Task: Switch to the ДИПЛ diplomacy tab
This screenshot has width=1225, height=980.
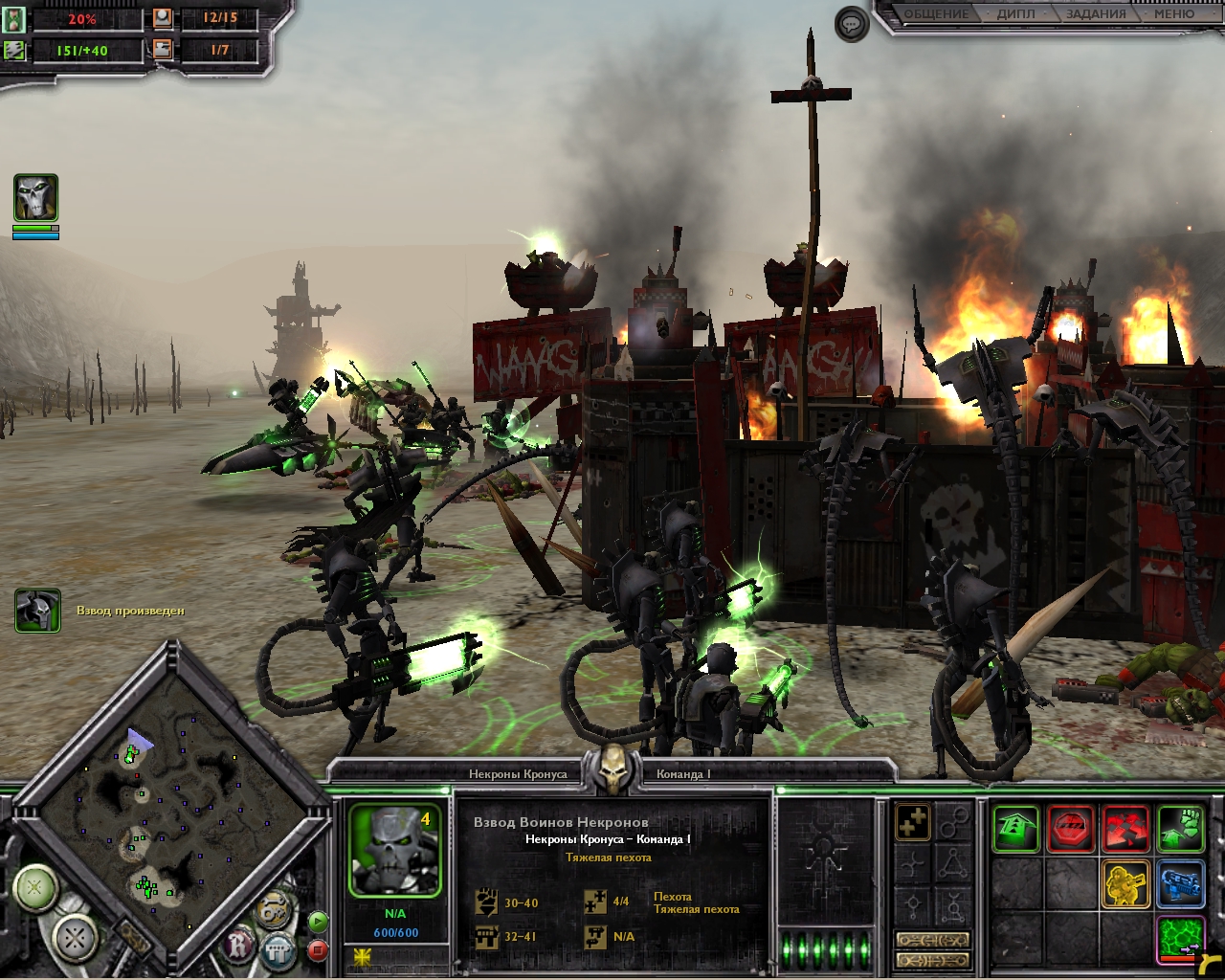Action: (1015, 14)
